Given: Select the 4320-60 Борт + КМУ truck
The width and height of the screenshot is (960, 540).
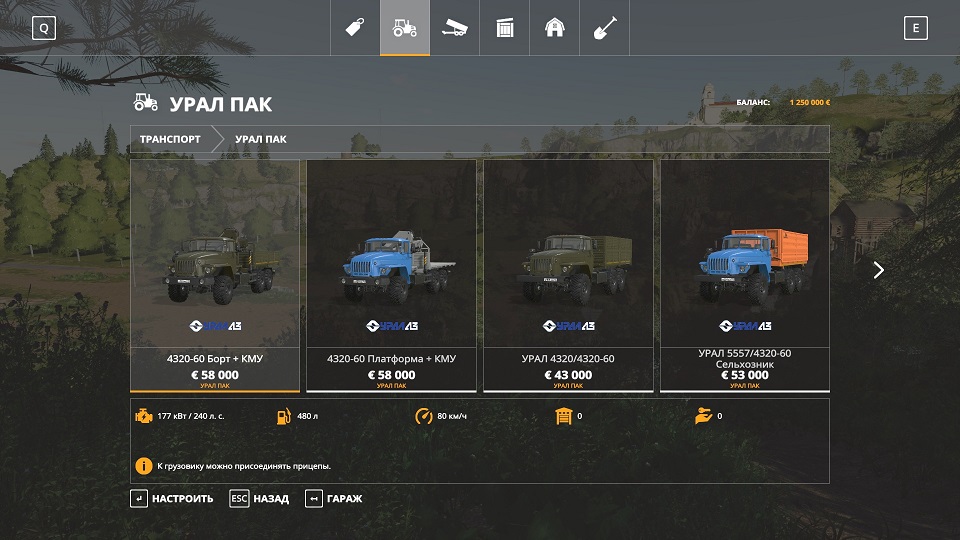Looking at the screenshot, I should click(x=215, y=275).
